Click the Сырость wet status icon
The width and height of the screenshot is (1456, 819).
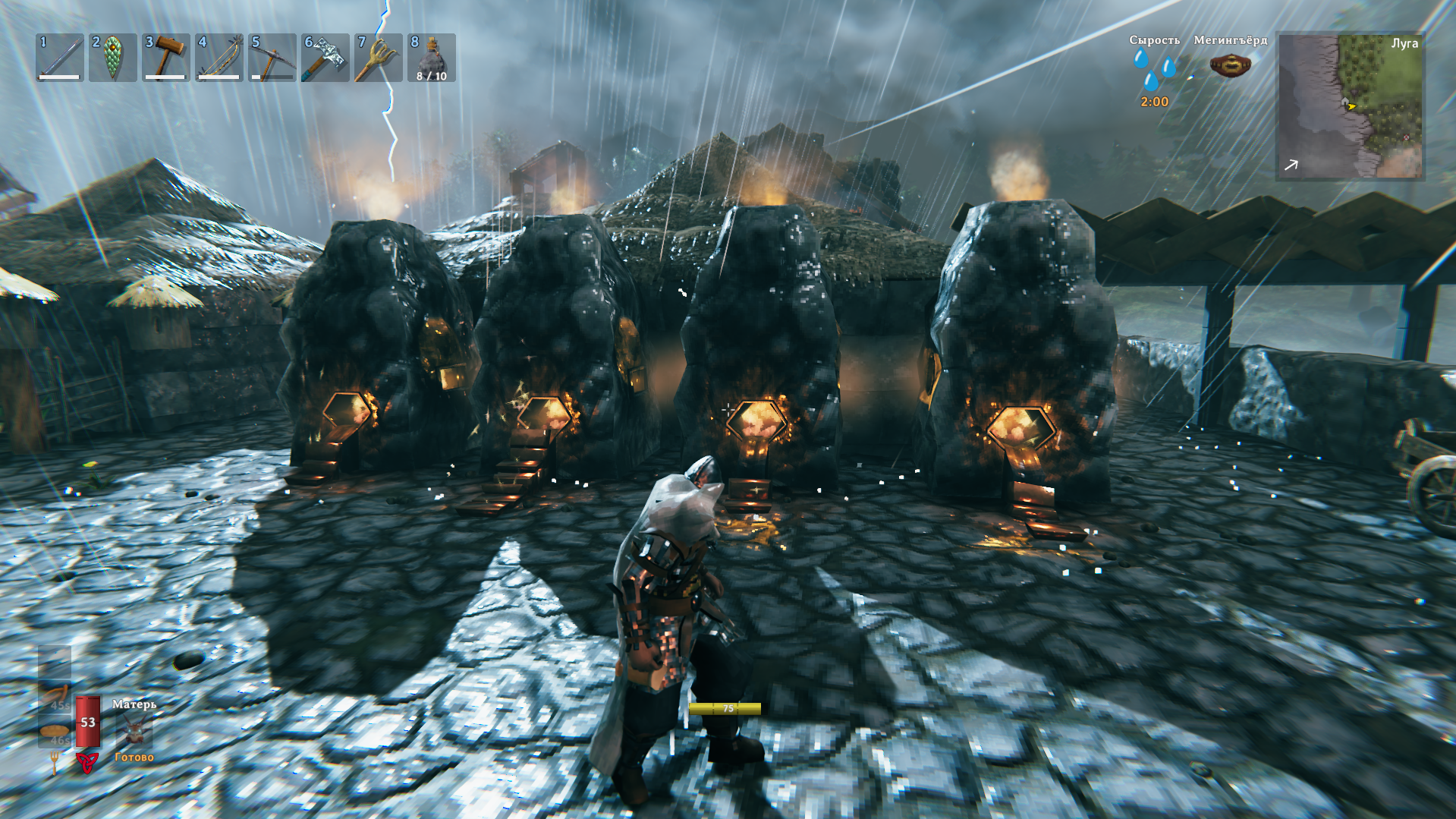1154,70
